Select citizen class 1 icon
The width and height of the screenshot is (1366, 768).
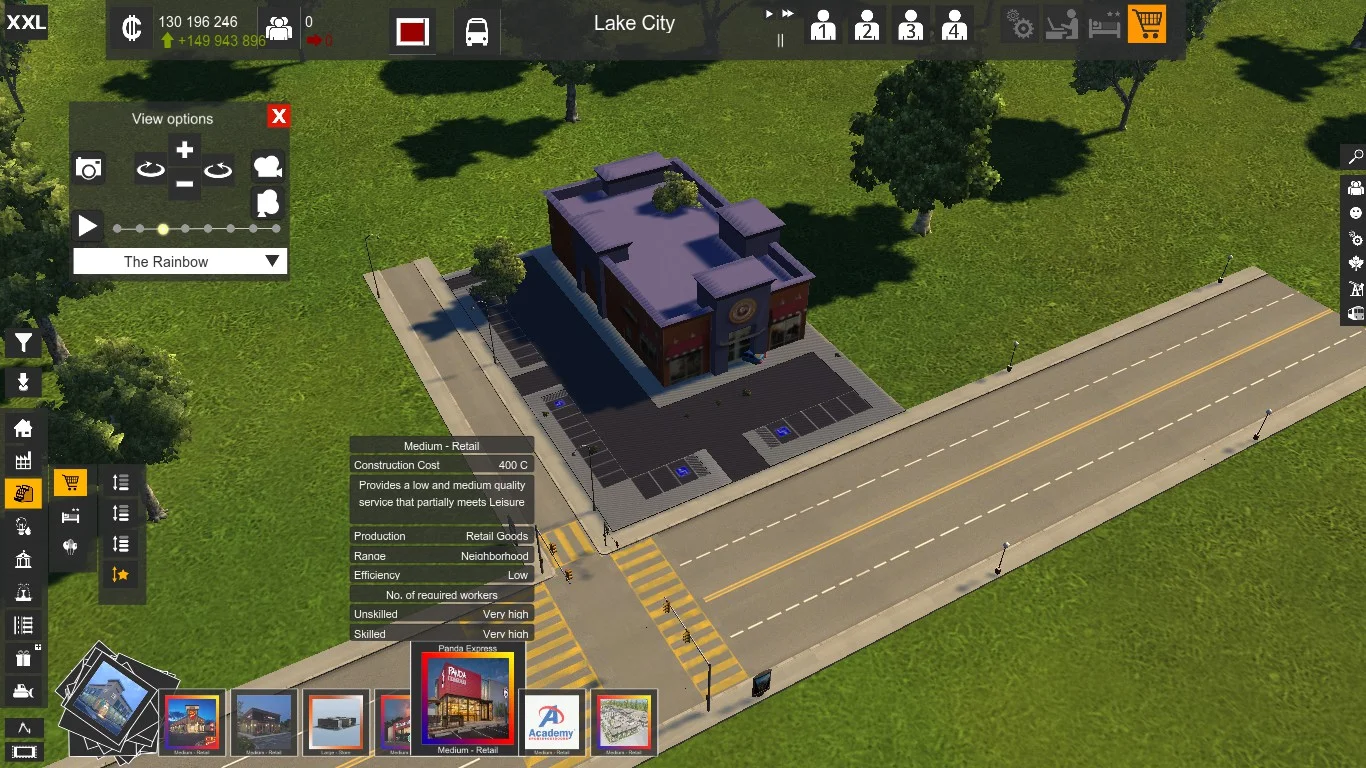[x=823, y=25]
